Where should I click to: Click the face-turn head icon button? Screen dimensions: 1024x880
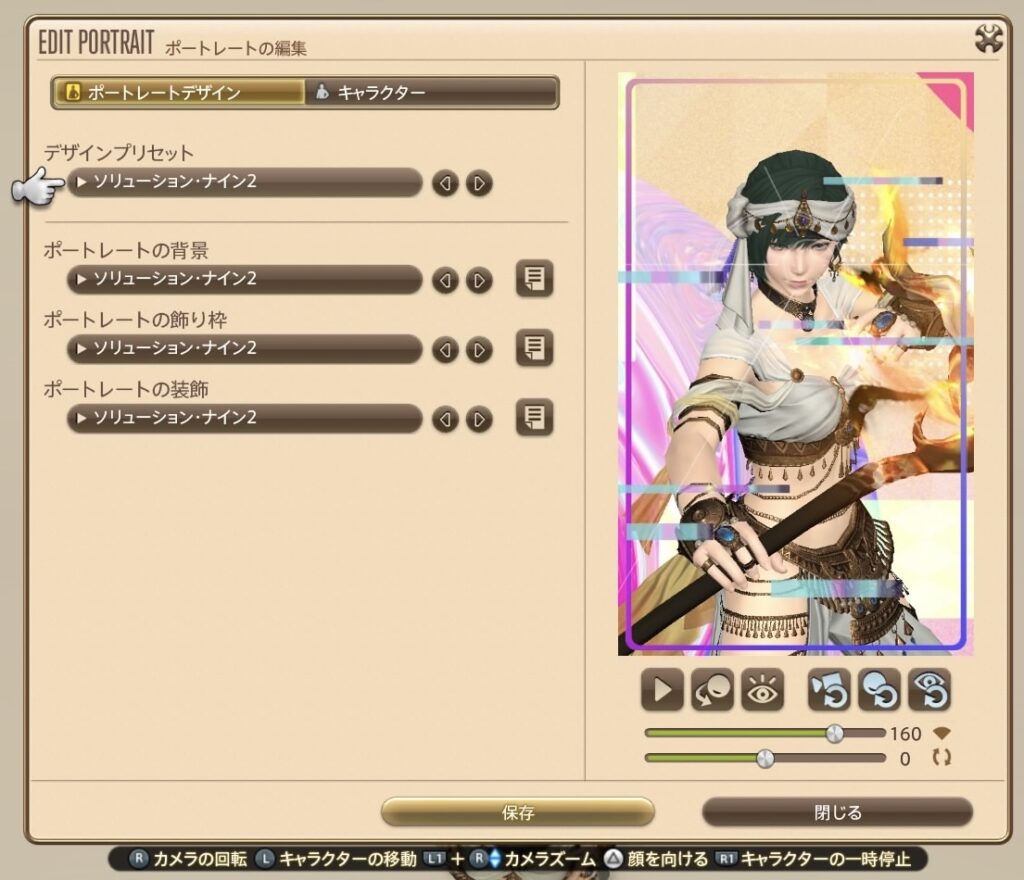pos(713,689)
